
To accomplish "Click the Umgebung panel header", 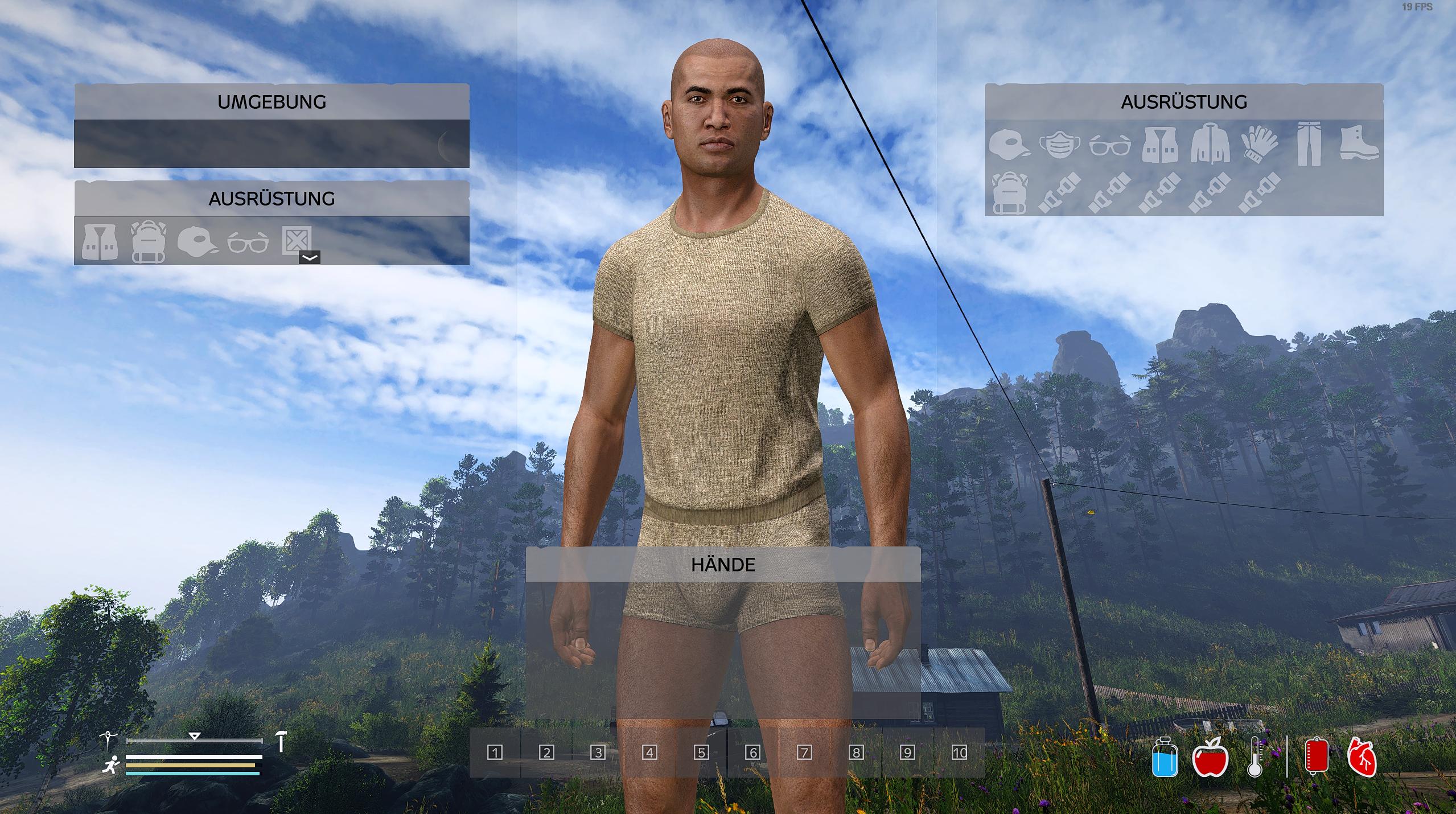I will point(272,102).
